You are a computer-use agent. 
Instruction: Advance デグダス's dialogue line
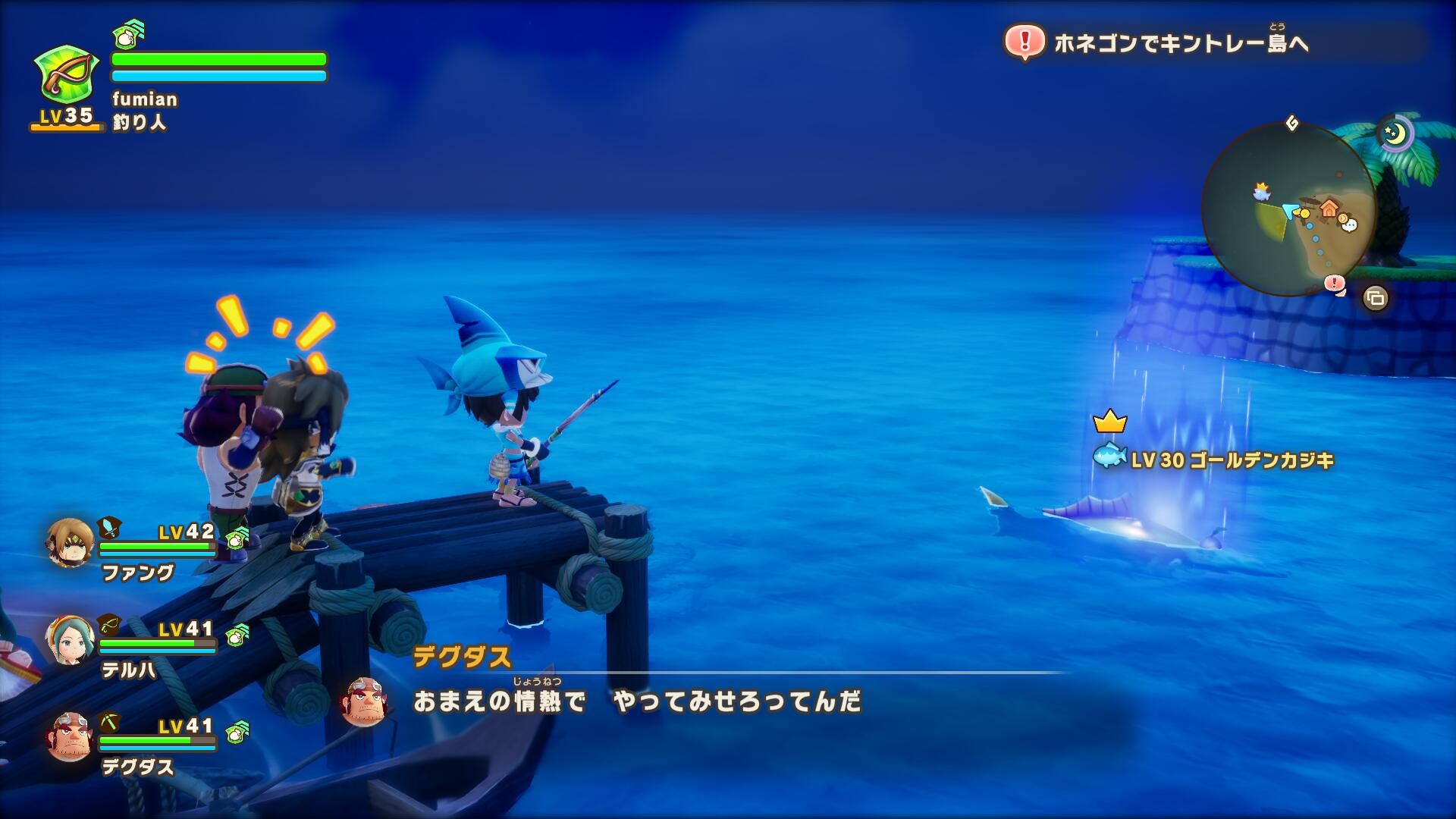coord(637,702)
